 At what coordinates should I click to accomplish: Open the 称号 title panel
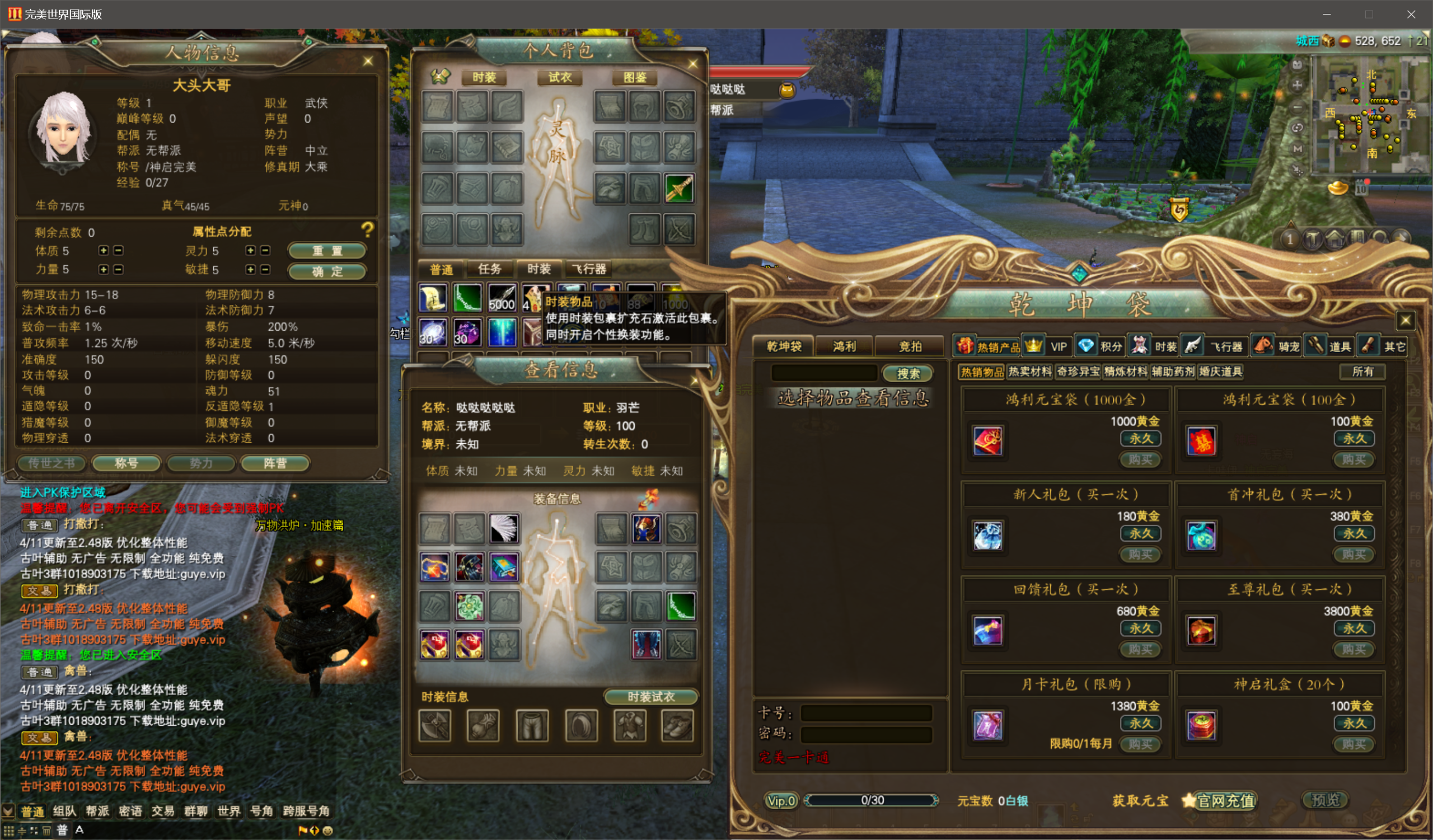pyautogui.click(x=127, y=463)
